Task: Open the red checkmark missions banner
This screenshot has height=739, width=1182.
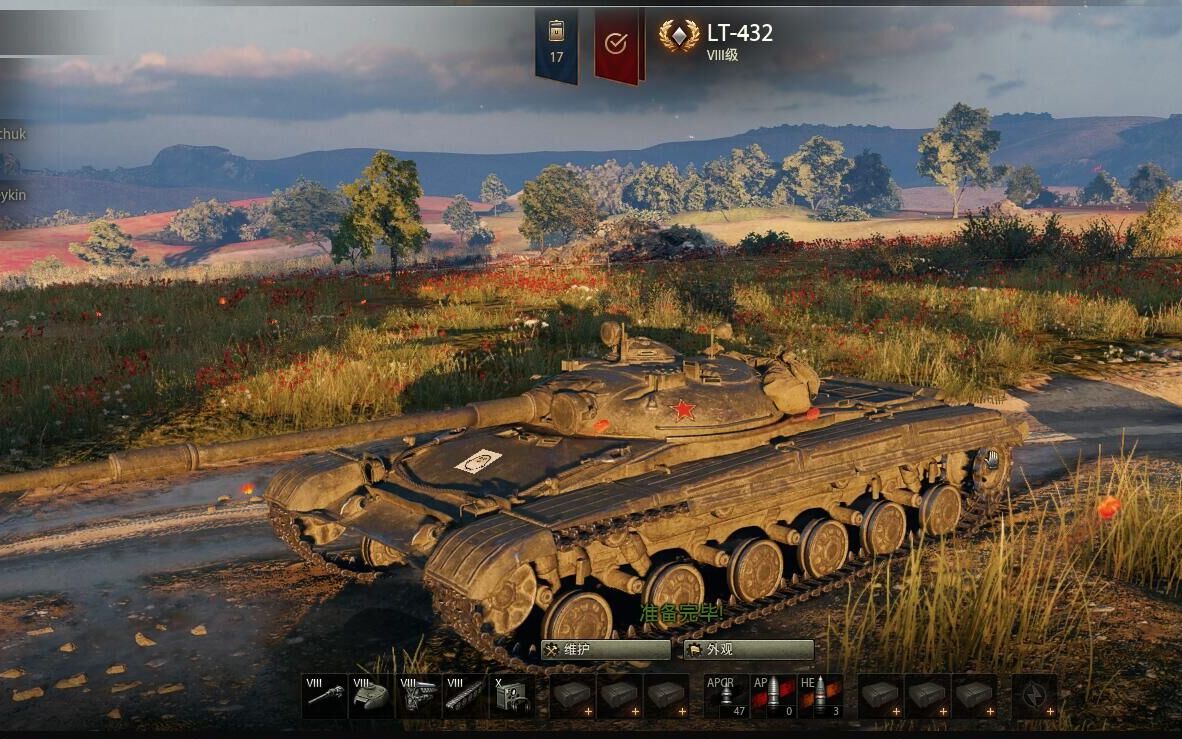Action: click(x=617, y=44)
